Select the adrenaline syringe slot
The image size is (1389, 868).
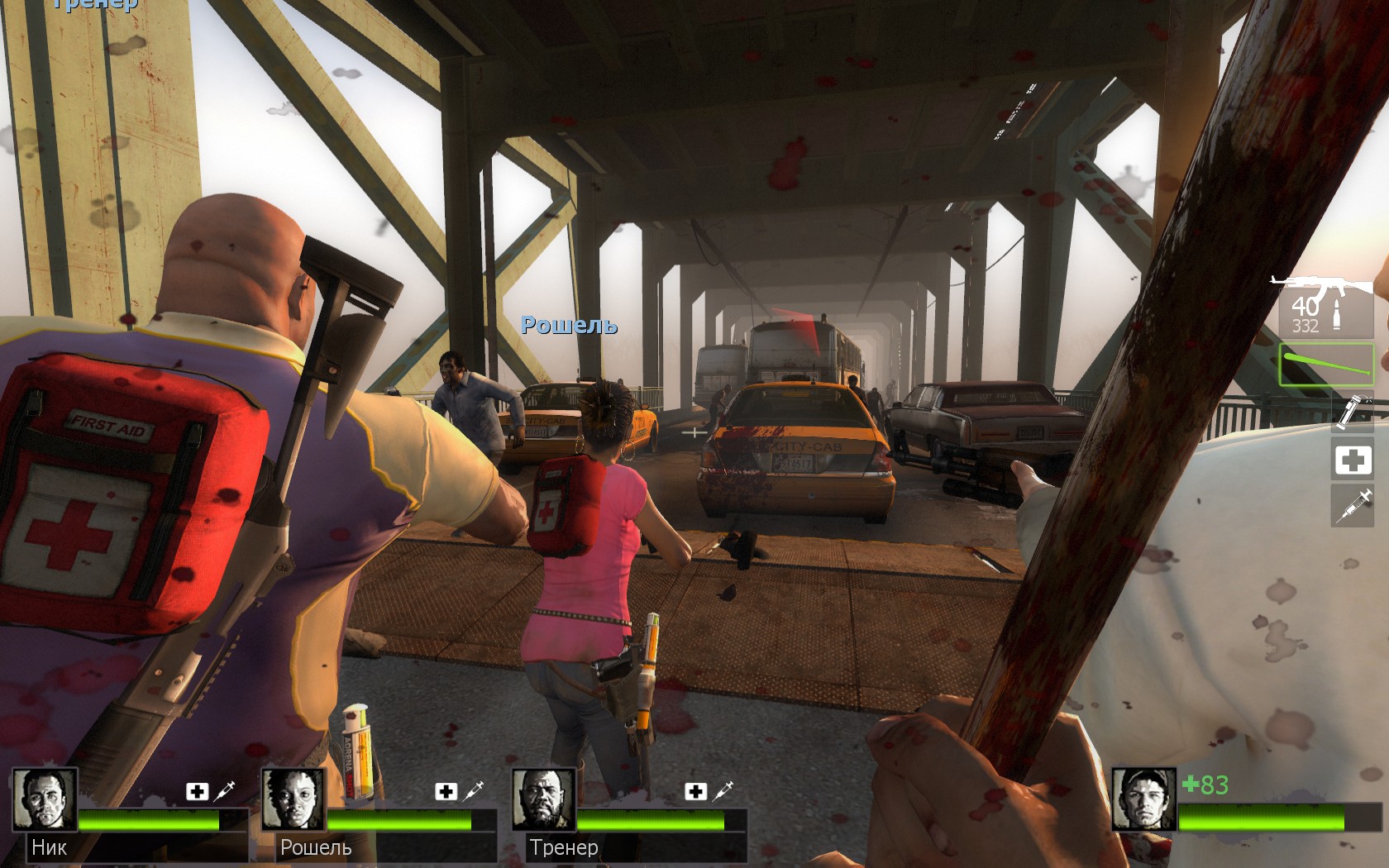point(1353,504)
